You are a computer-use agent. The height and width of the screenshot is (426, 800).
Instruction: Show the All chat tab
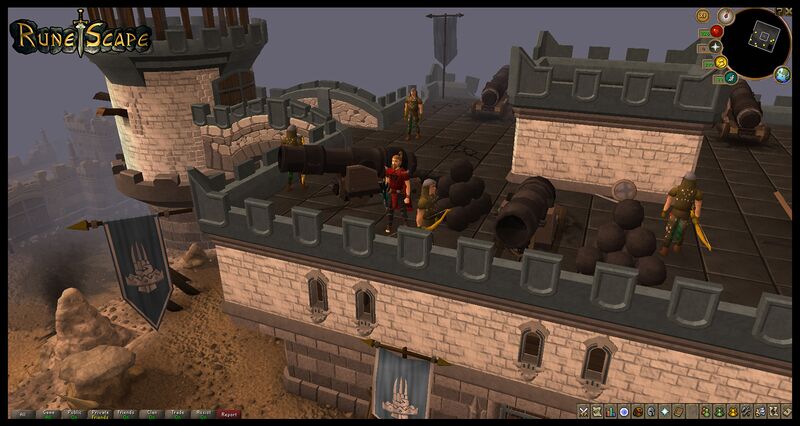(x=22, y=412)
